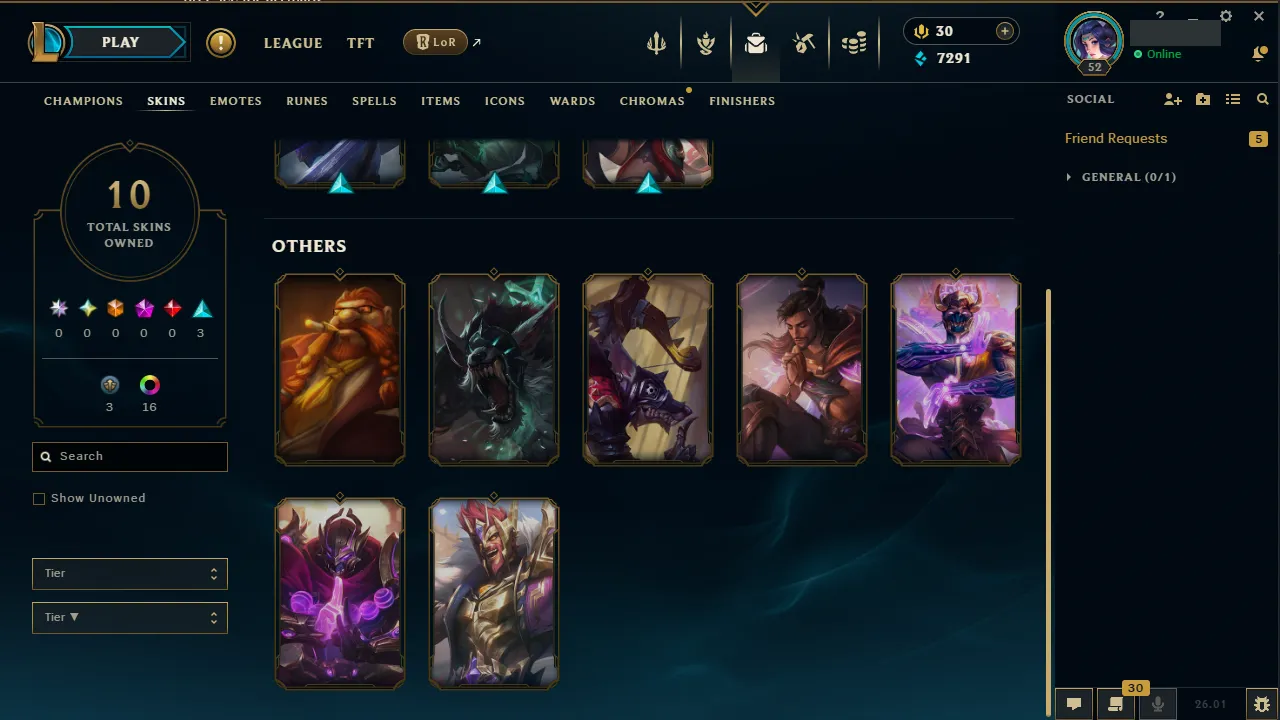Open the search icon in Social panel

[1262, 99]
